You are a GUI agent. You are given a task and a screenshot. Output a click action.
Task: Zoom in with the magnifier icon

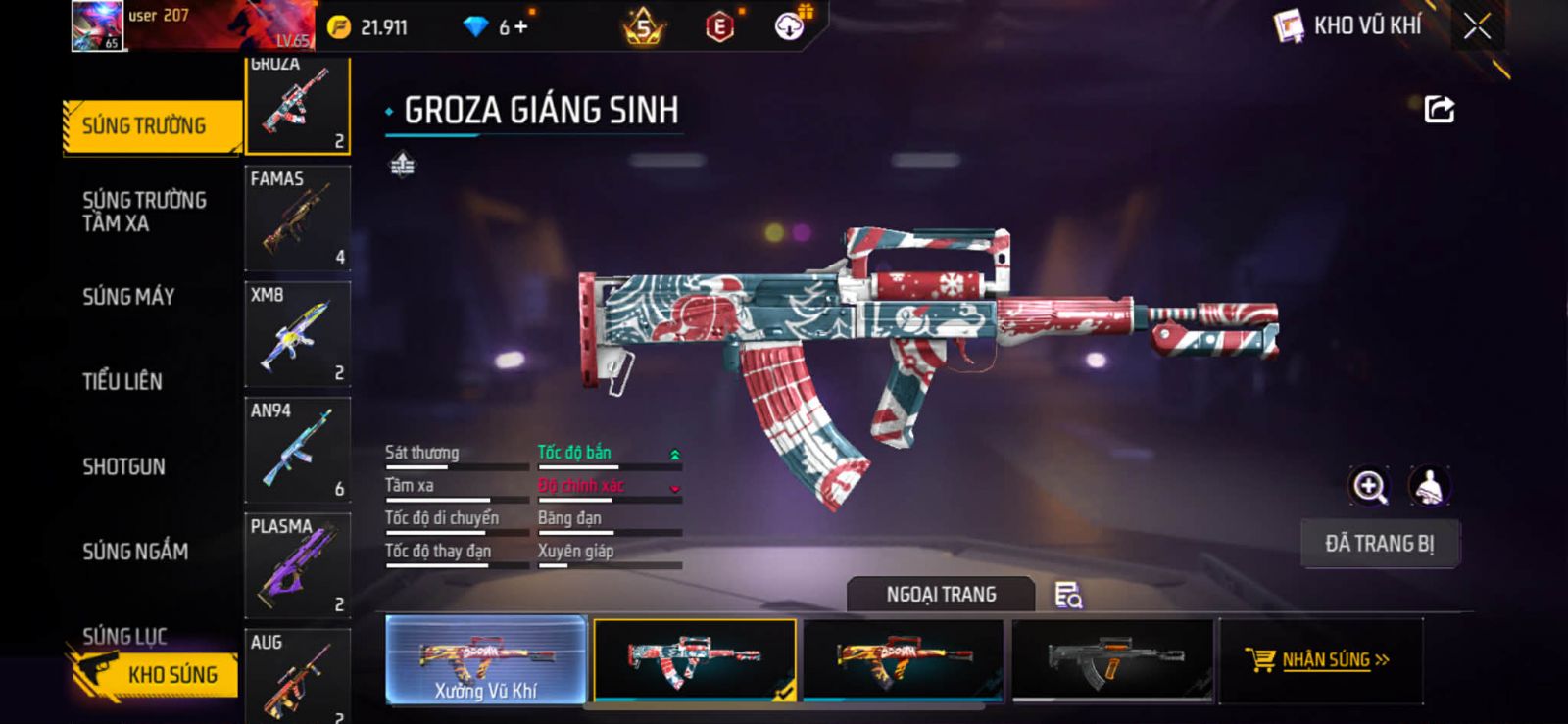click(x=1369, y=486)
